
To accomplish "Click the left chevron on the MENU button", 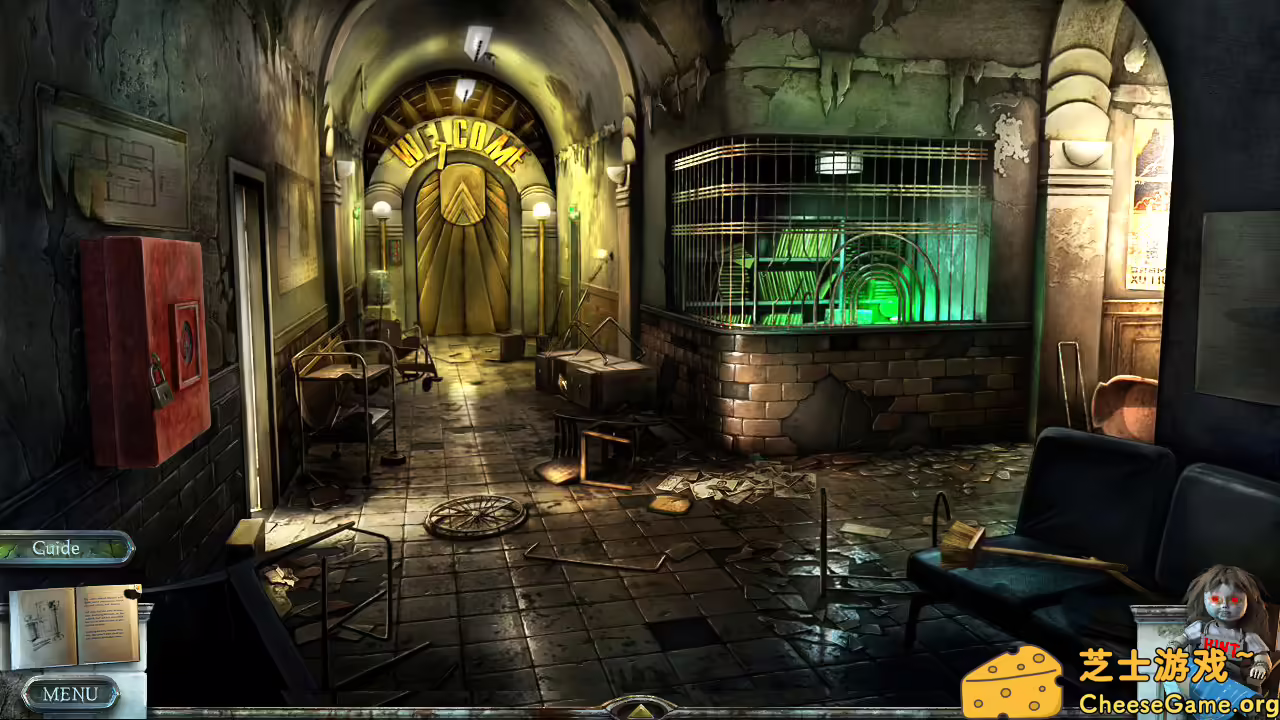I will click(x=27, y=694).
